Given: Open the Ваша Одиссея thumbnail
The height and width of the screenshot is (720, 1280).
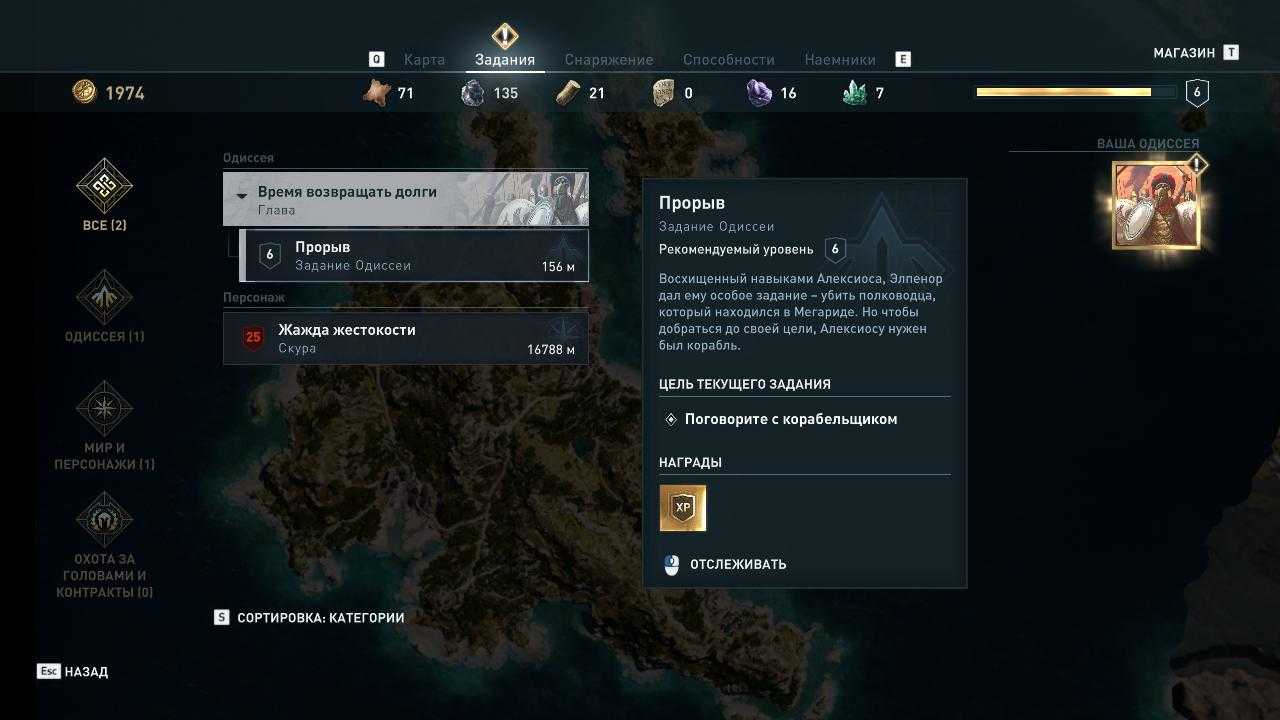Looking at the screenshot, I should coord(1155,206).
